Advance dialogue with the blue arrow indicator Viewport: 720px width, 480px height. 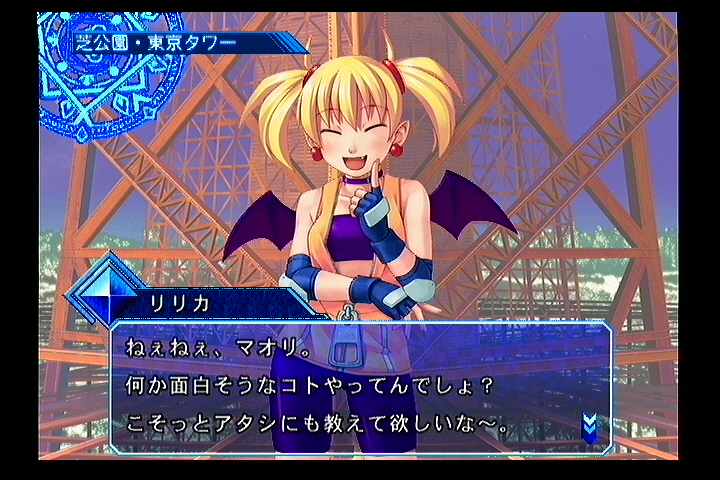coord(589,427)
